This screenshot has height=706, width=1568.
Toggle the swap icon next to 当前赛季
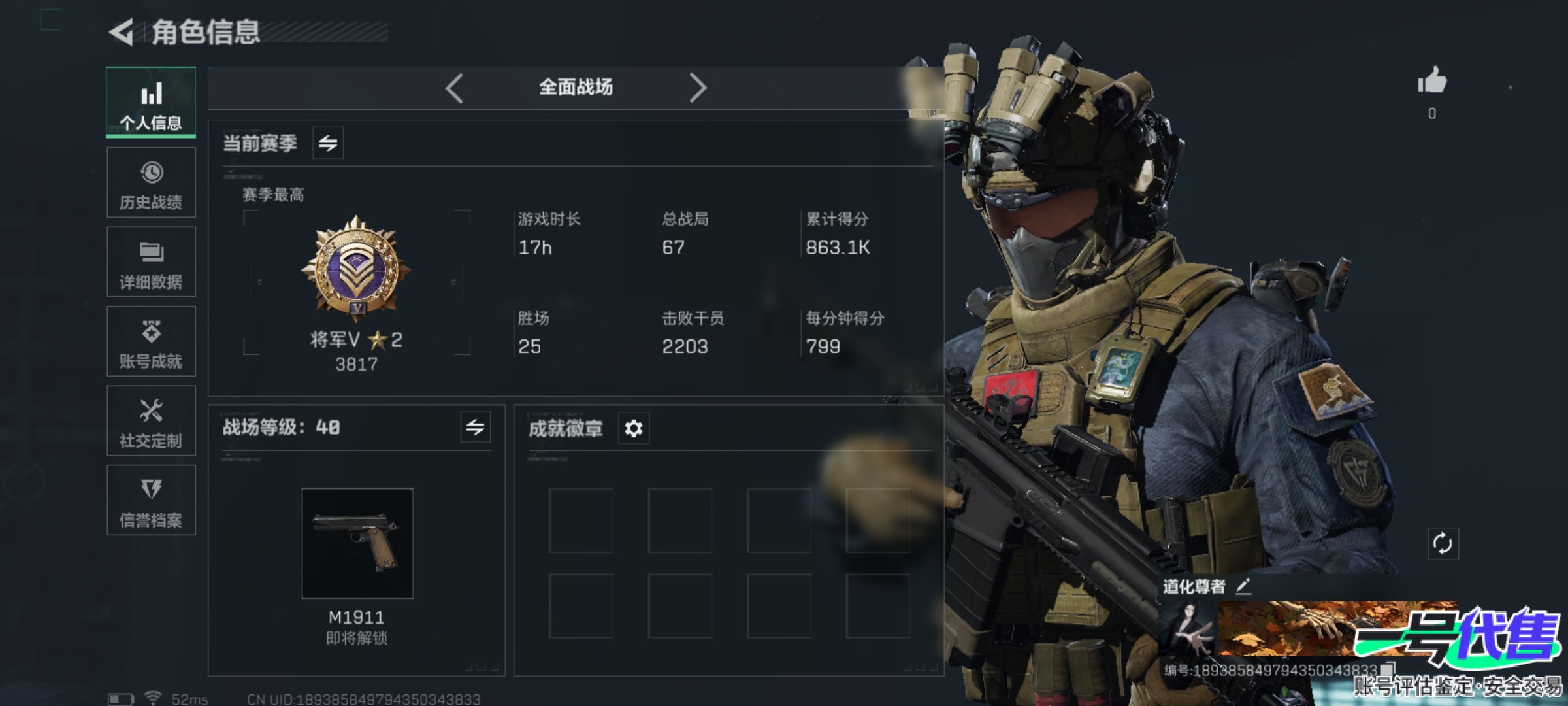tap(328, 143)
